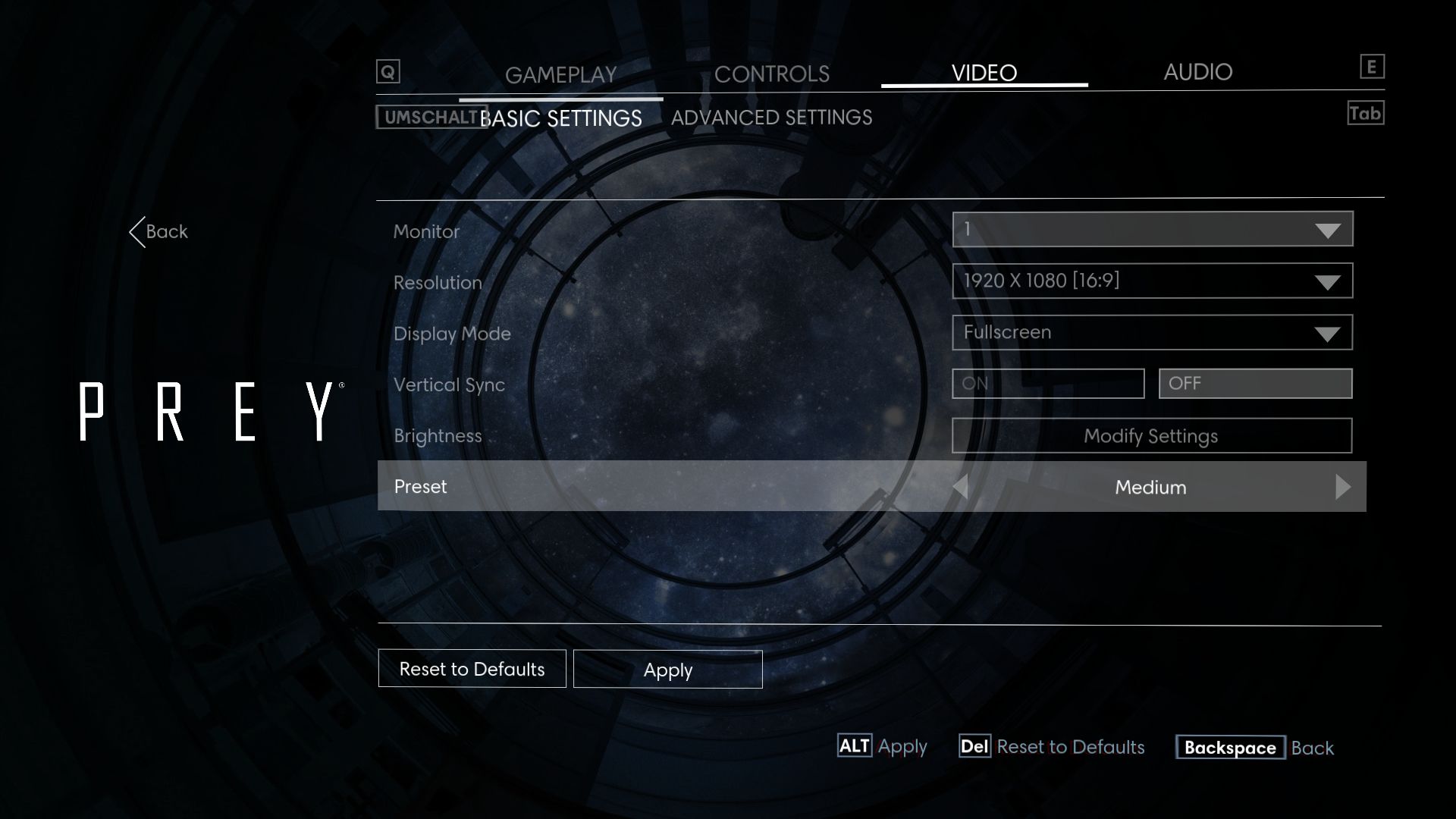Expand the Resolution dropdown

coord(1152,281)
